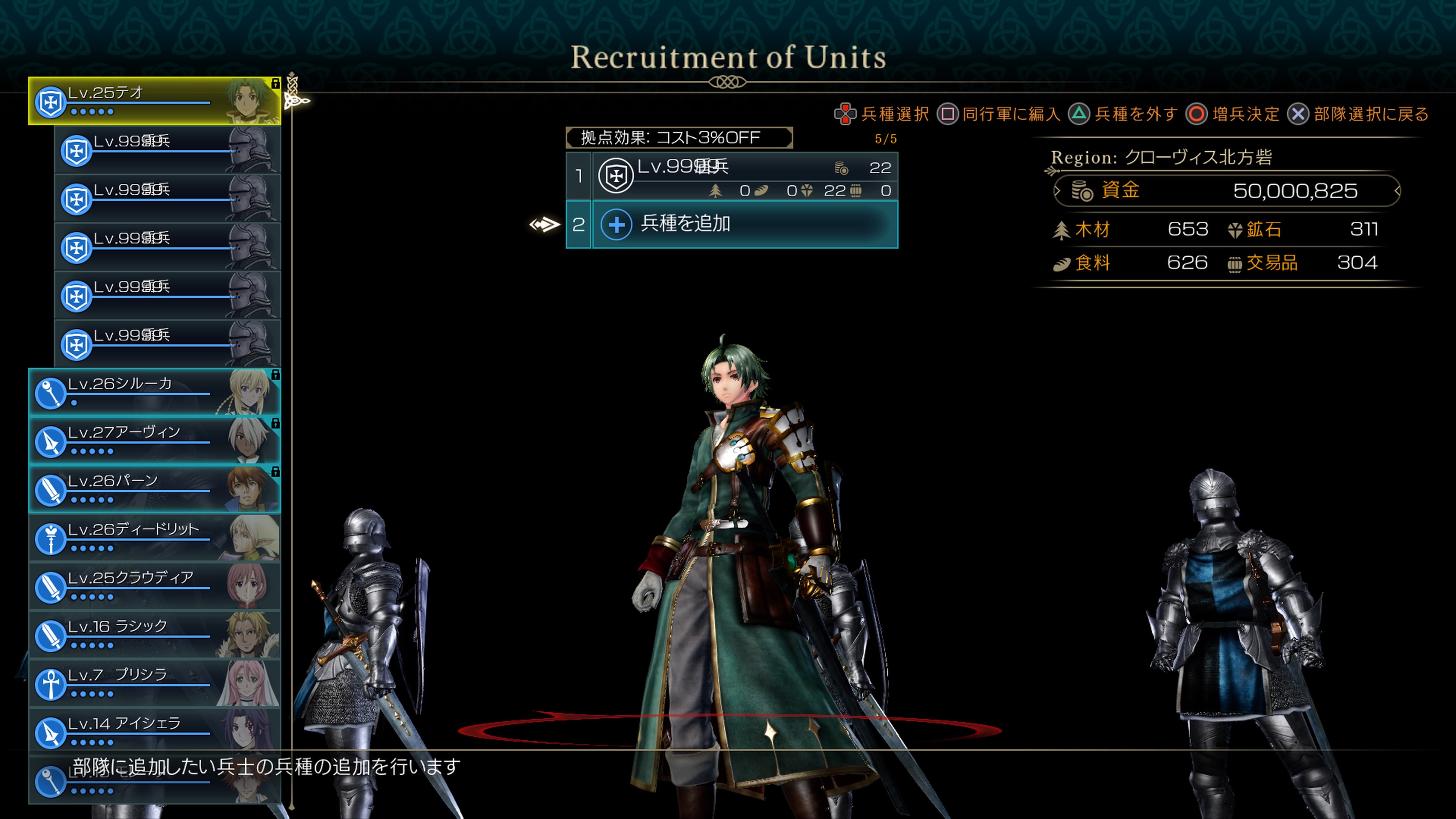Viewport: 1456px width, 819px height.
Task: Choose the Lv.25 クラウディア unit row
Action: (x=154, y=587)
